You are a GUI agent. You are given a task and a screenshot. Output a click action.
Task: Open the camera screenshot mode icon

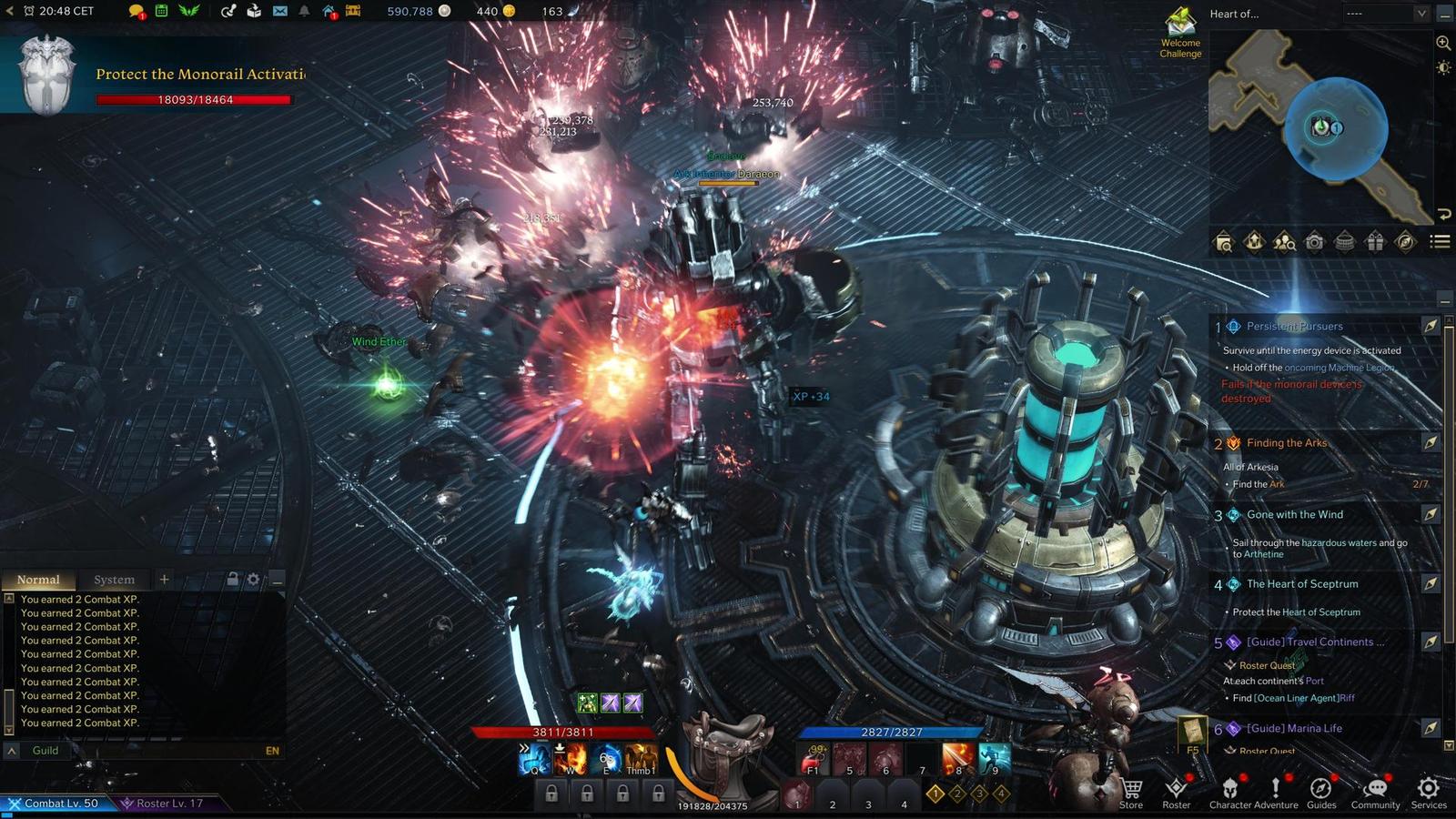pos(1314,242)
